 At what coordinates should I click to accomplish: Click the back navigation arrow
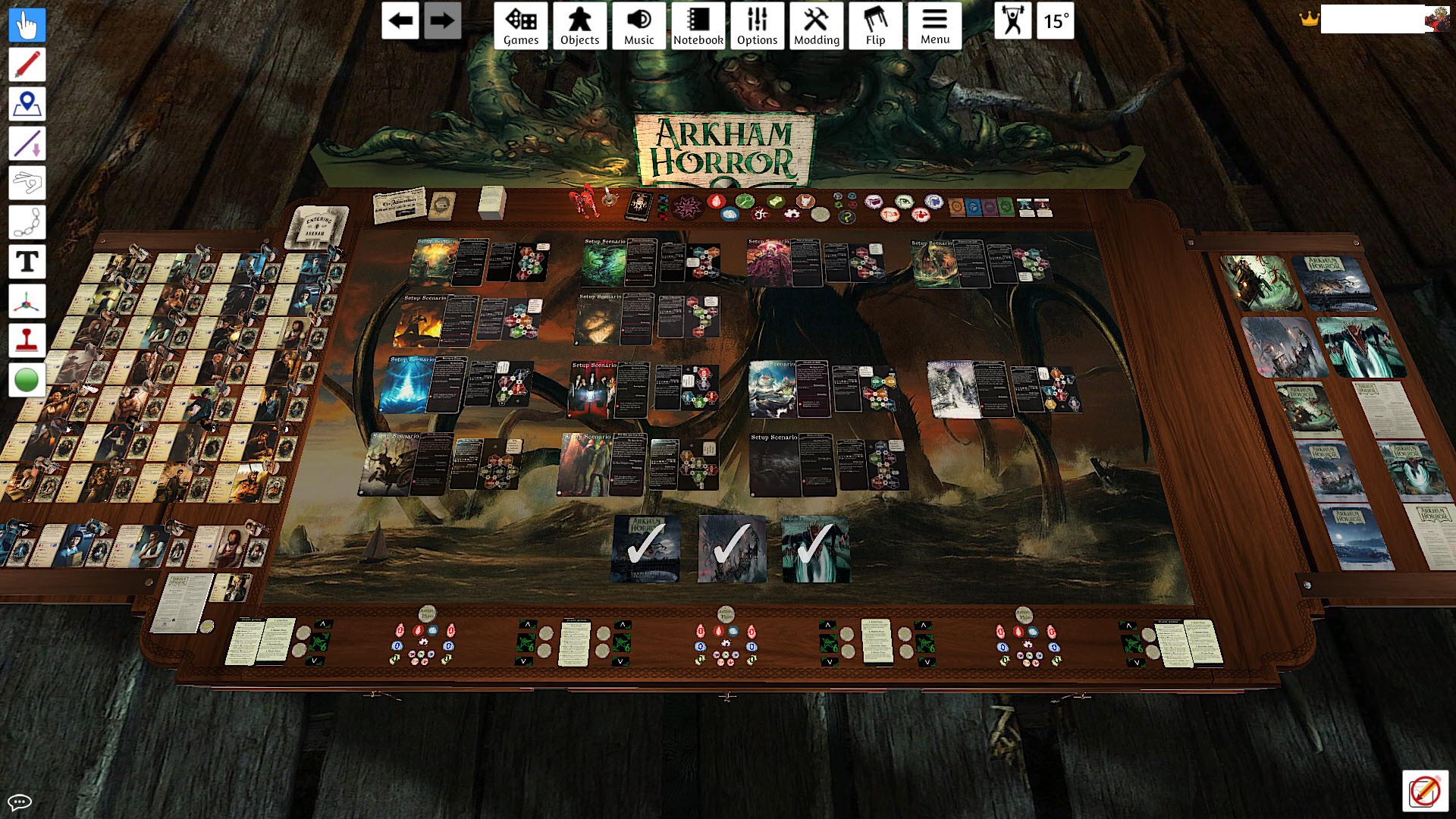[400, 21]
